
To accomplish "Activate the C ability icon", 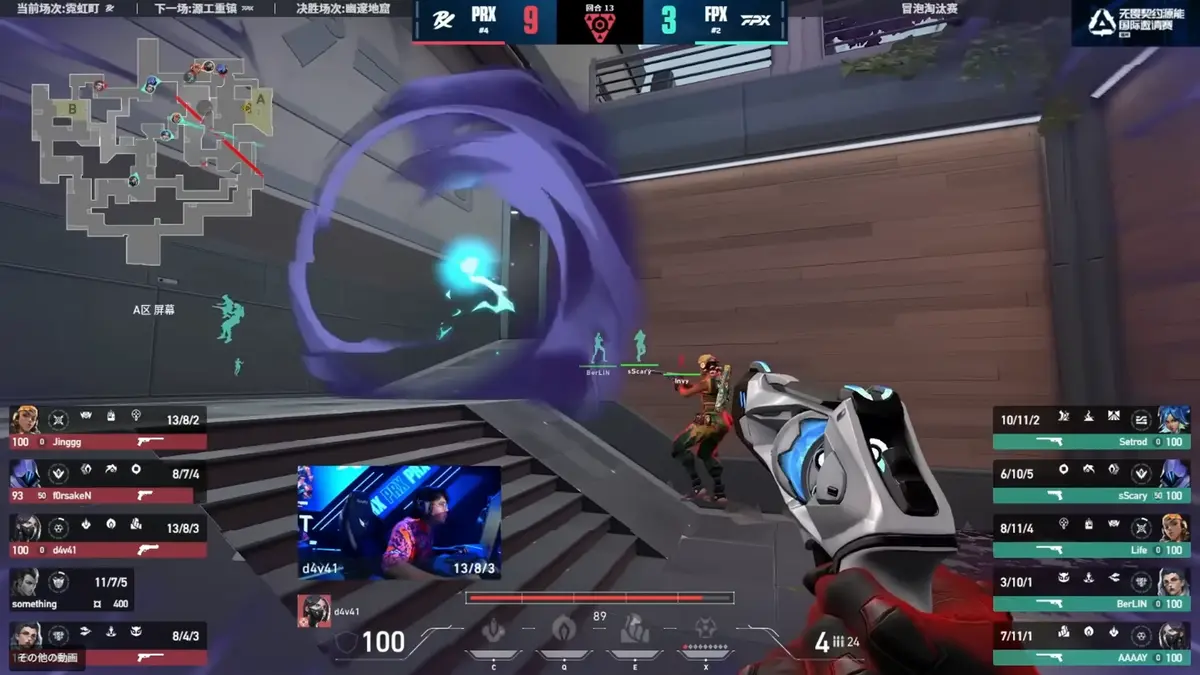I will [x=493, y=632].
